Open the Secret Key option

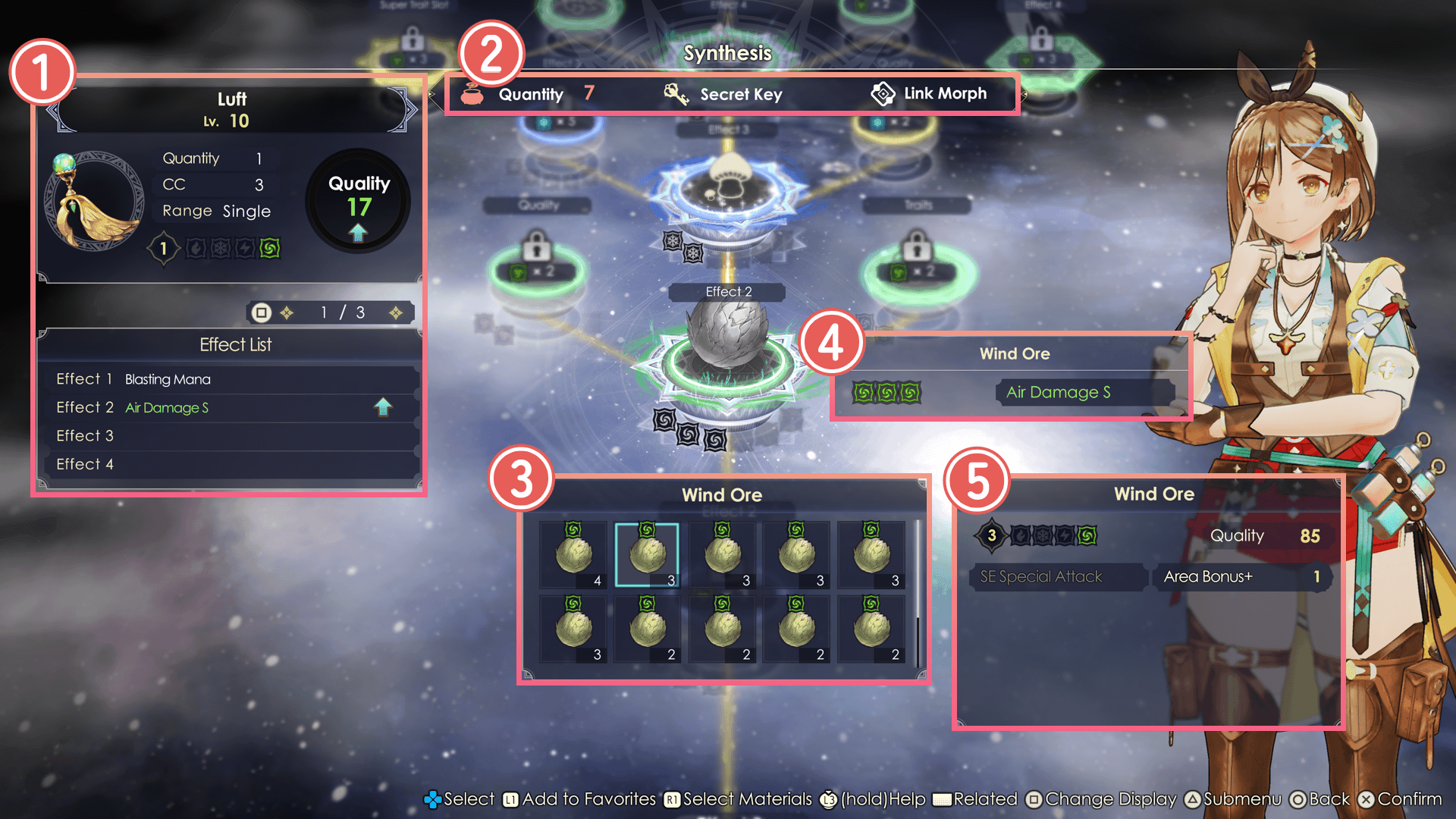click(x=724, y=95)
